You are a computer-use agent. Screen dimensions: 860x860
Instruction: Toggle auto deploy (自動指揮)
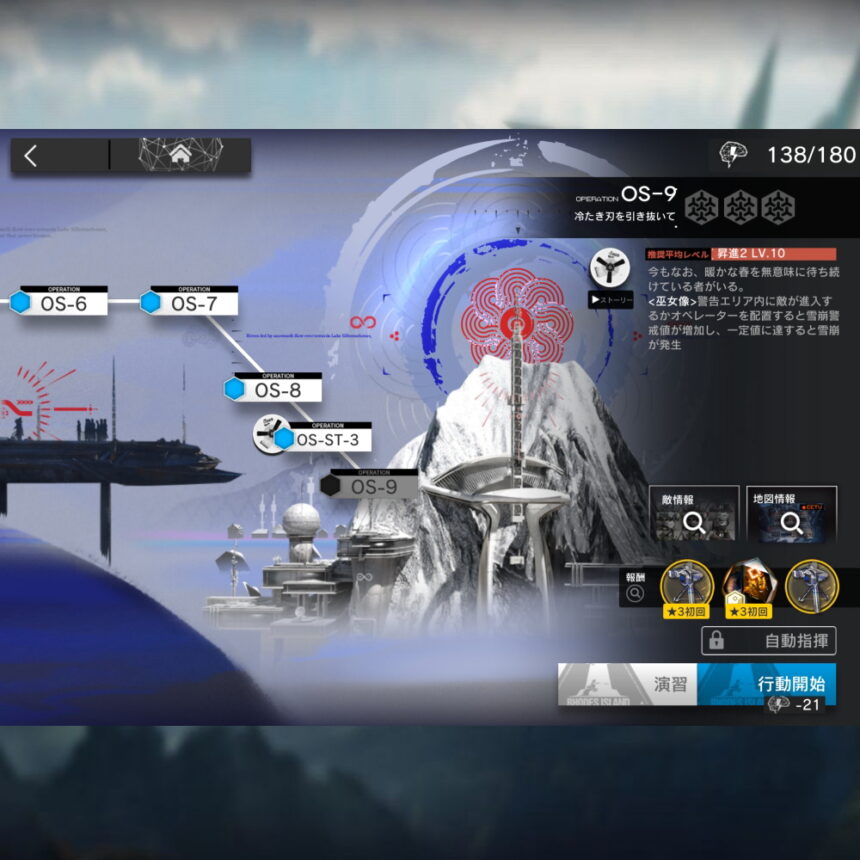pyautogui.click(x=768, y=641)
